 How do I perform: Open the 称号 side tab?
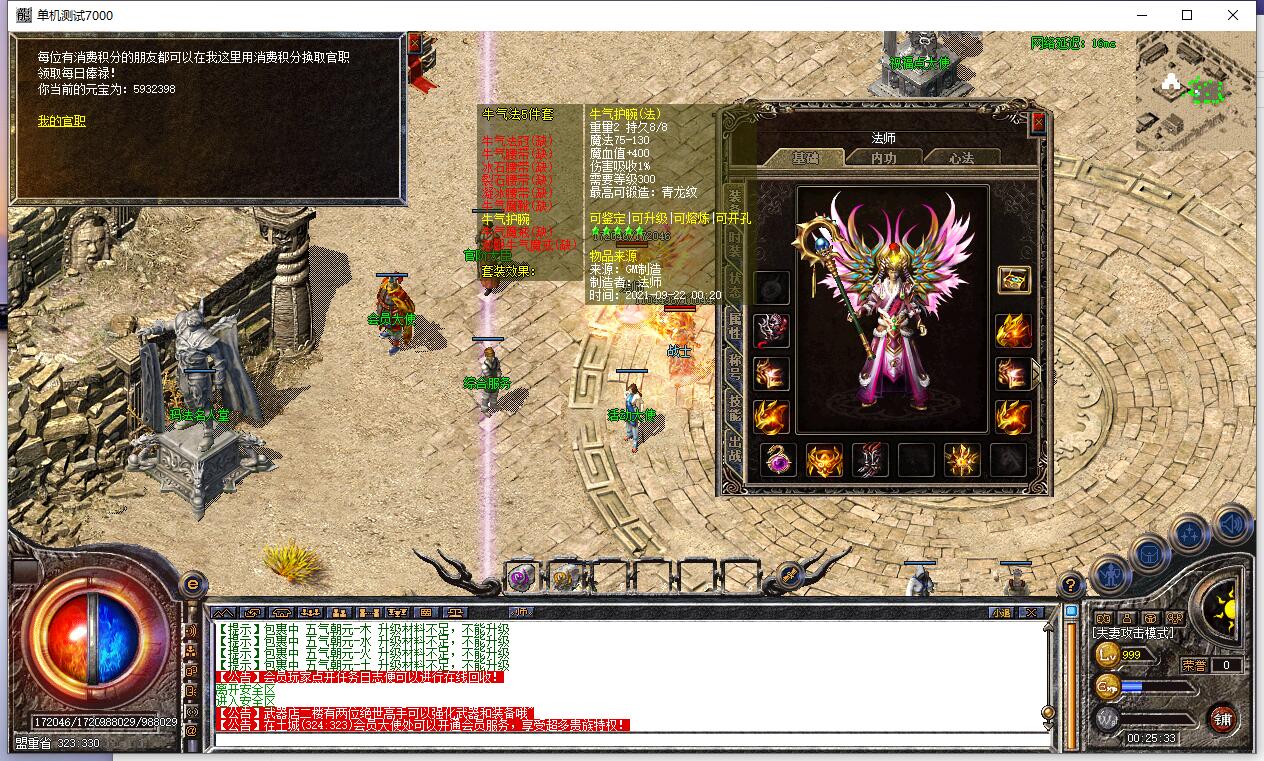click(x=735, y=370)
